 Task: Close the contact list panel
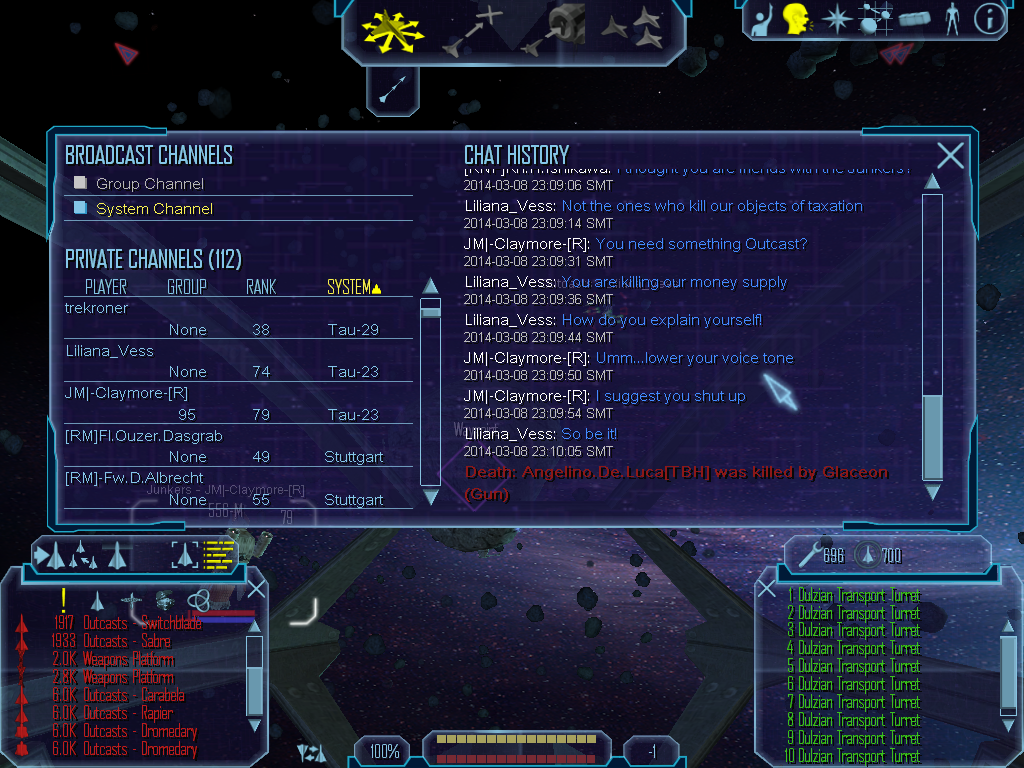click(257, 589)
